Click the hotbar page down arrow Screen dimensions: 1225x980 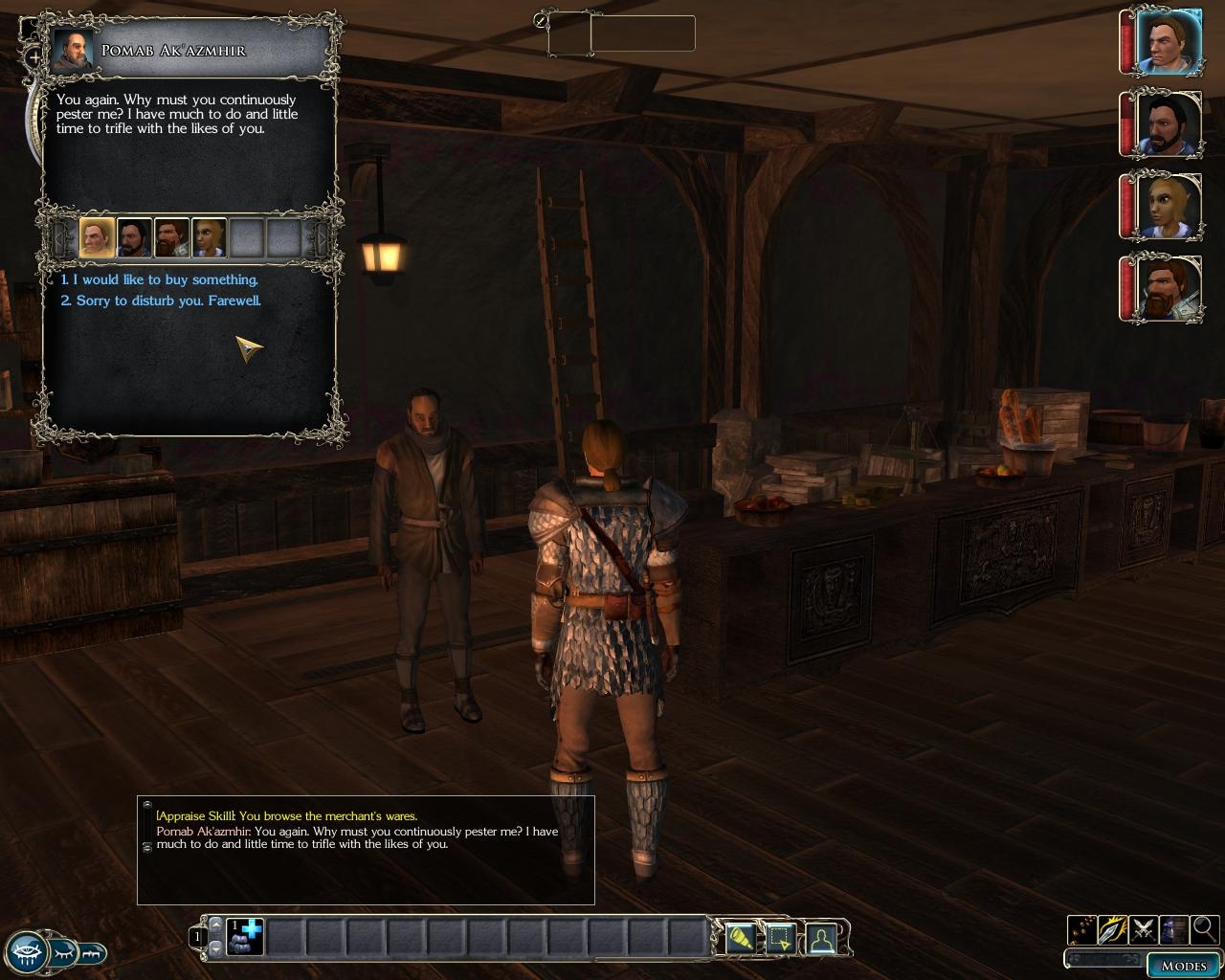[x=215, y=947]
